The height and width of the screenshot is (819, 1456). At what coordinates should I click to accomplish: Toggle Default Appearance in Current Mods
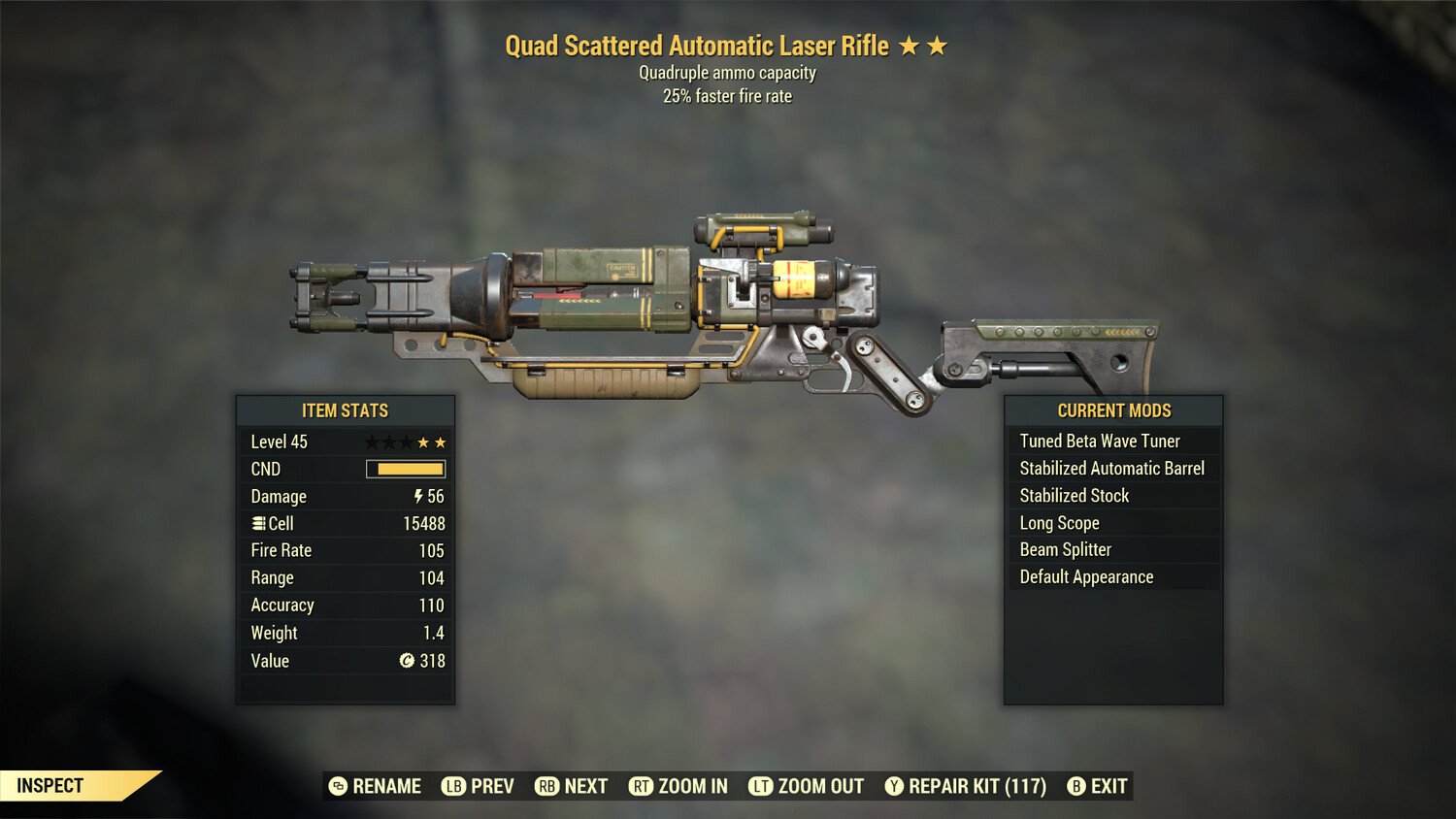pos(1086,576)
